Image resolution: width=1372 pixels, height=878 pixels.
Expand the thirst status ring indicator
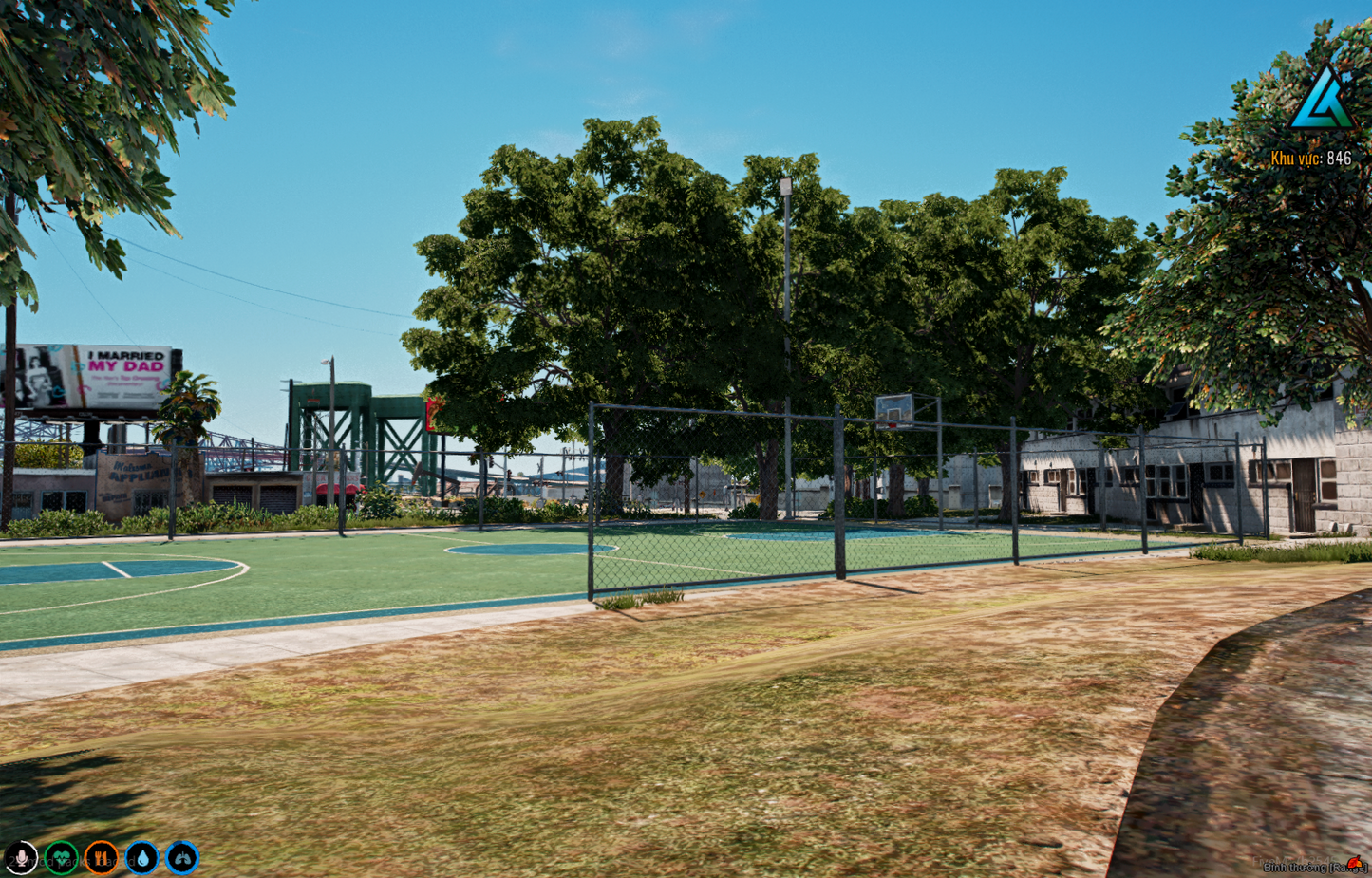point(141,858)
